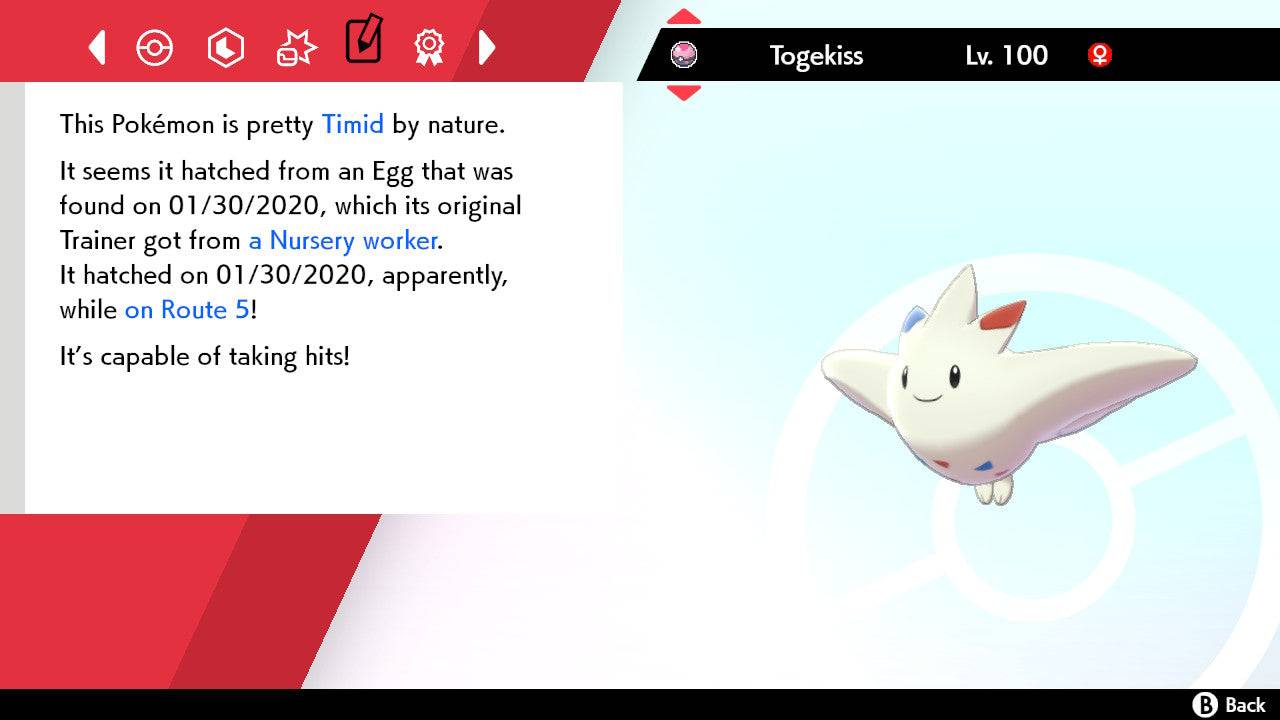Select the stats page icon
This screenshot has height=720, width=1280.
click(x=226, y=47)
